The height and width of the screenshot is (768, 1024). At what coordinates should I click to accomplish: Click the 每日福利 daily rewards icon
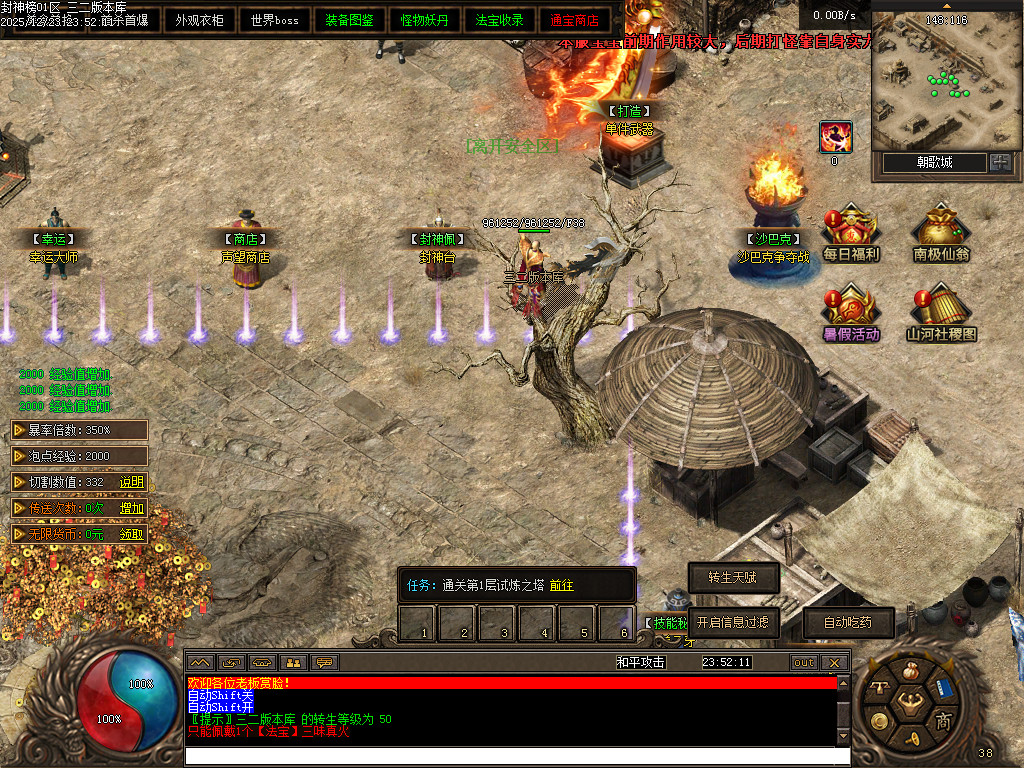click(x=851, y=232)
